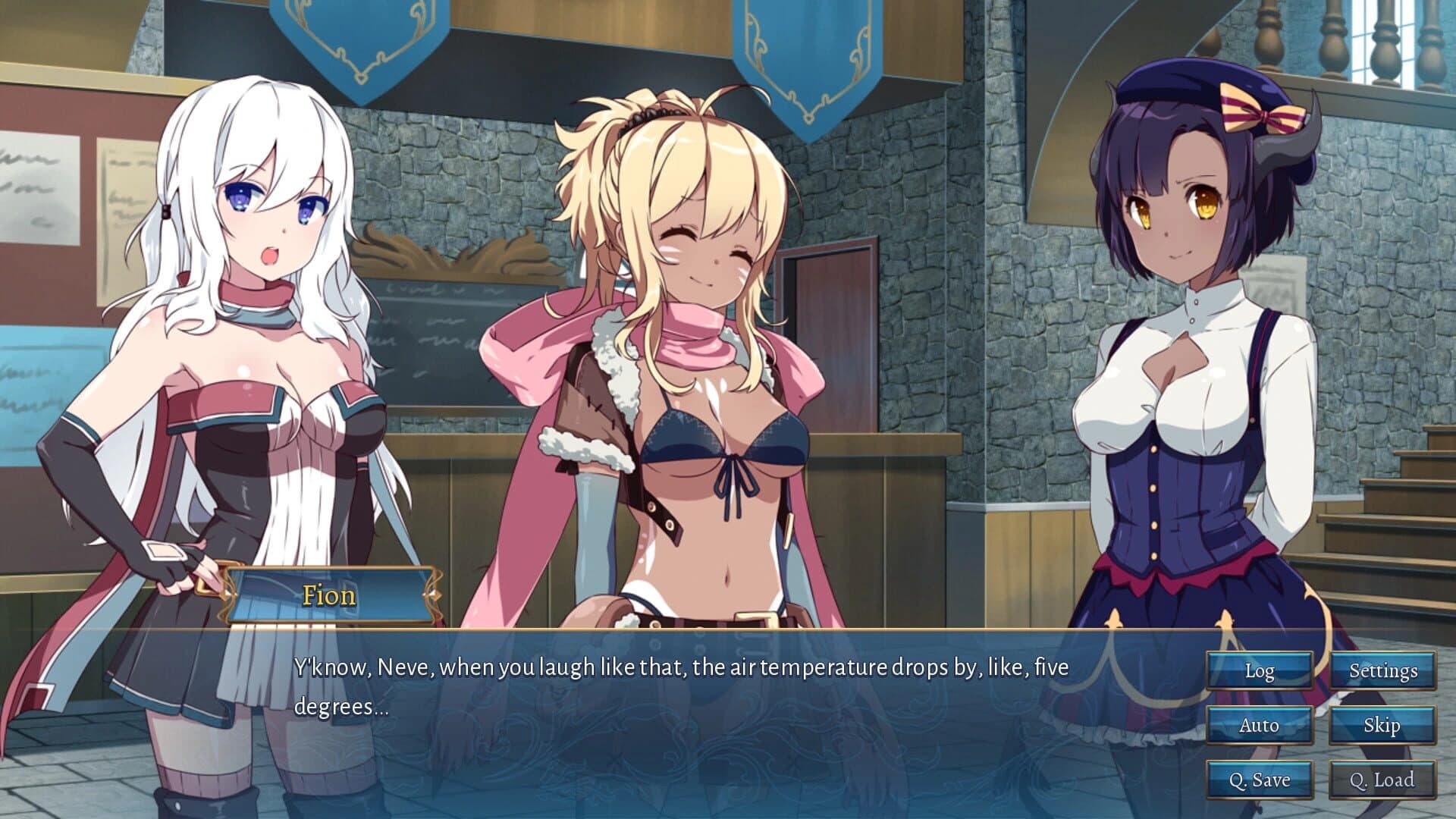Select the Log button in the menu cluster
The image size is (1456, 819).
(1259, 670)
